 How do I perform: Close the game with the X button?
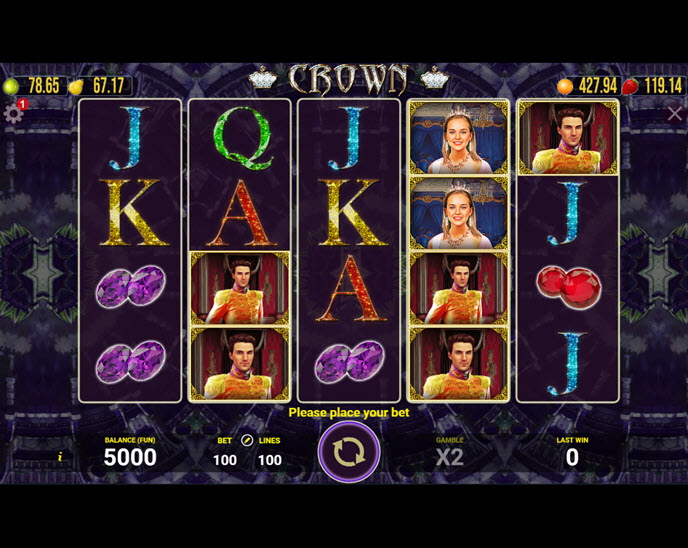tap(675, 114)
